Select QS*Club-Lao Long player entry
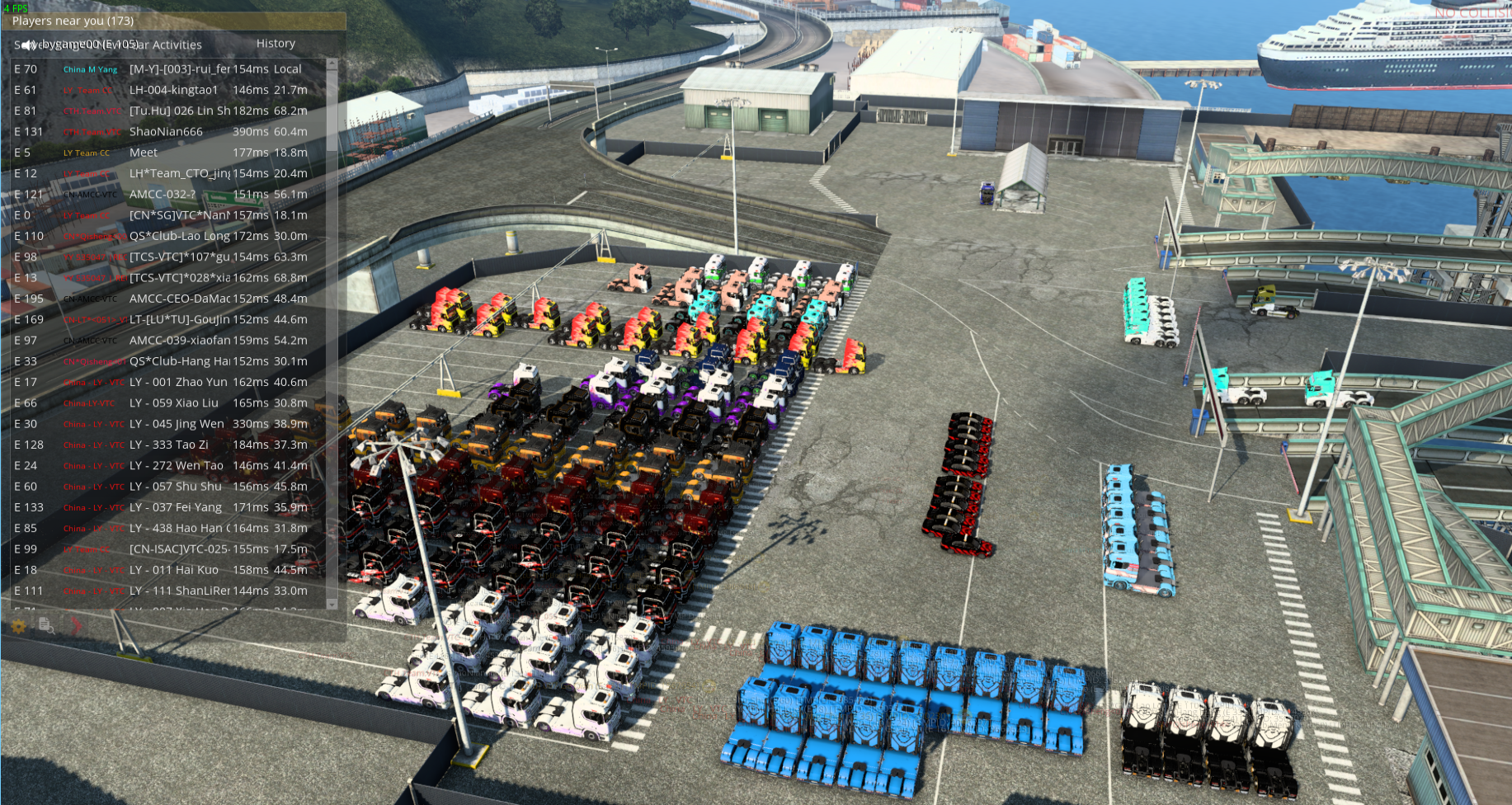Image resolution: width=1512 pixels, height=805 pixels. [x=180, y=236]
